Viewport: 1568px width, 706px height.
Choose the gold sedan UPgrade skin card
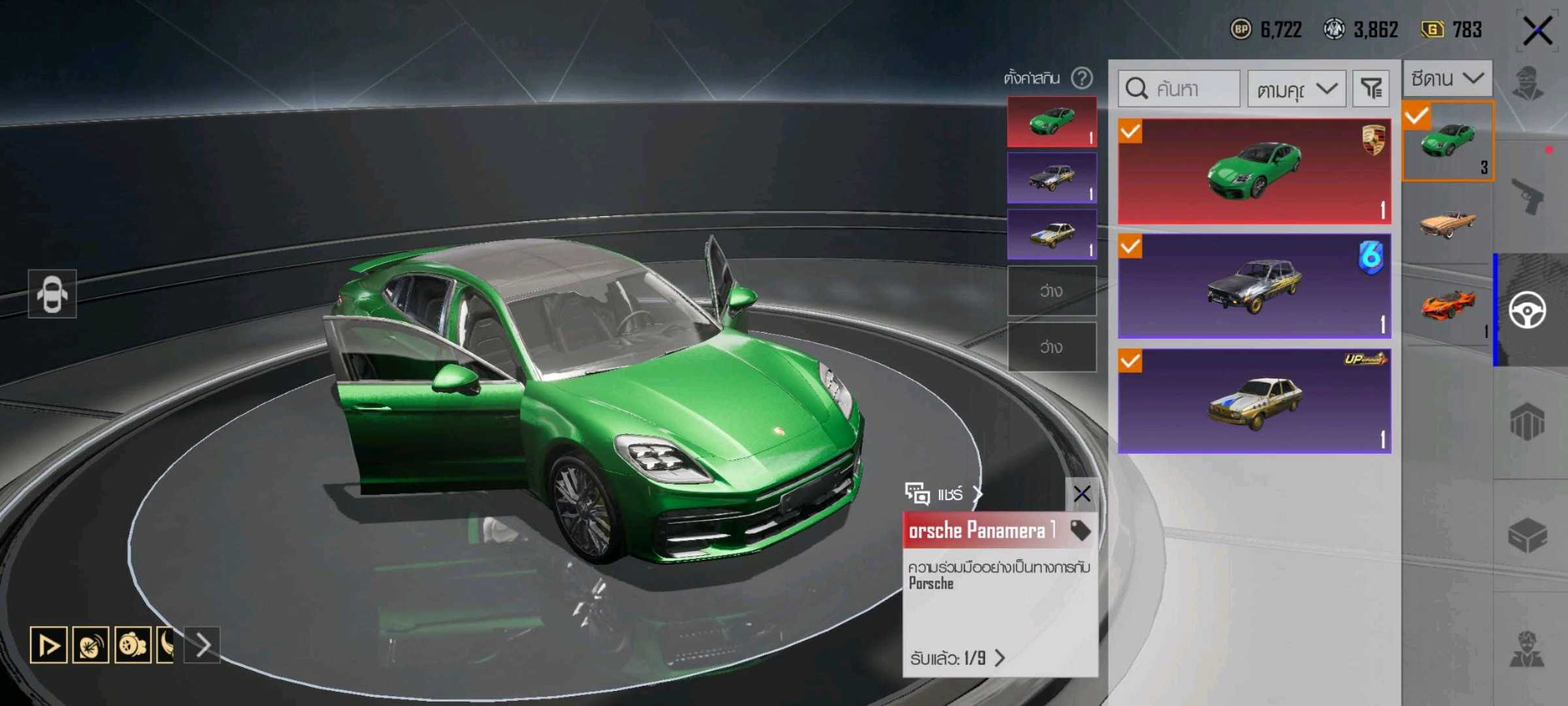pos(1254,401)
